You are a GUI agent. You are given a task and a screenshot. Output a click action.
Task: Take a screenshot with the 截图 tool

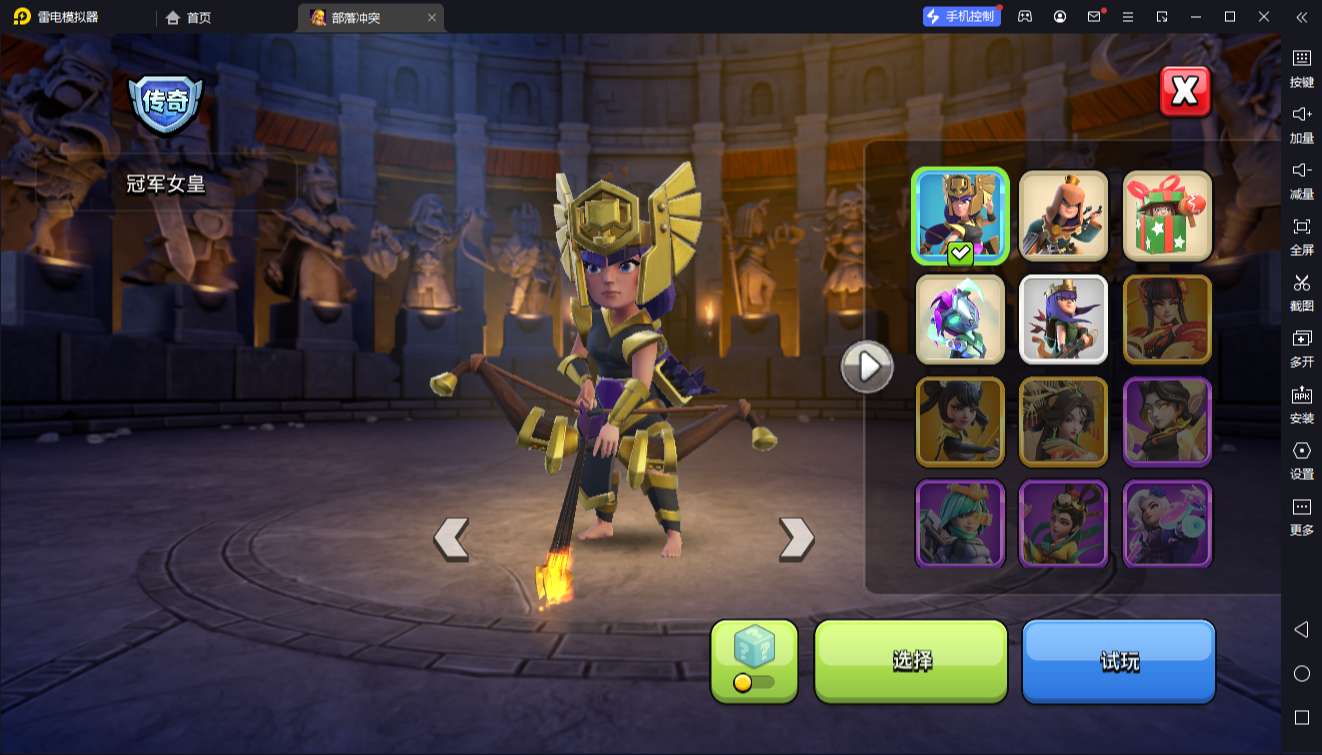point(1301,291)
